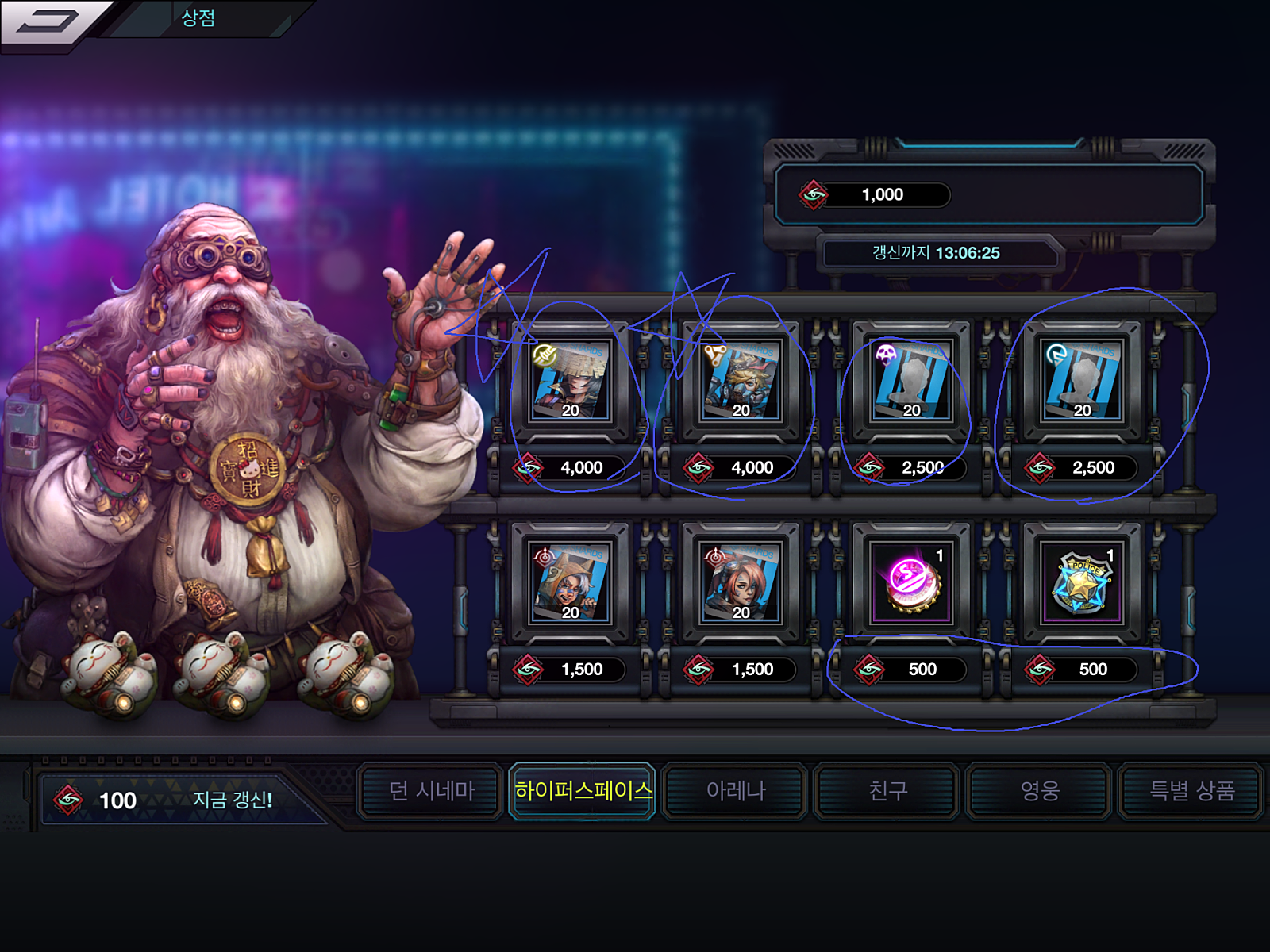The height and width of the screenshot is (952, 1270).
Task: Select the blonde hero card priced 4,000
Action: click(x=741, y=382)
